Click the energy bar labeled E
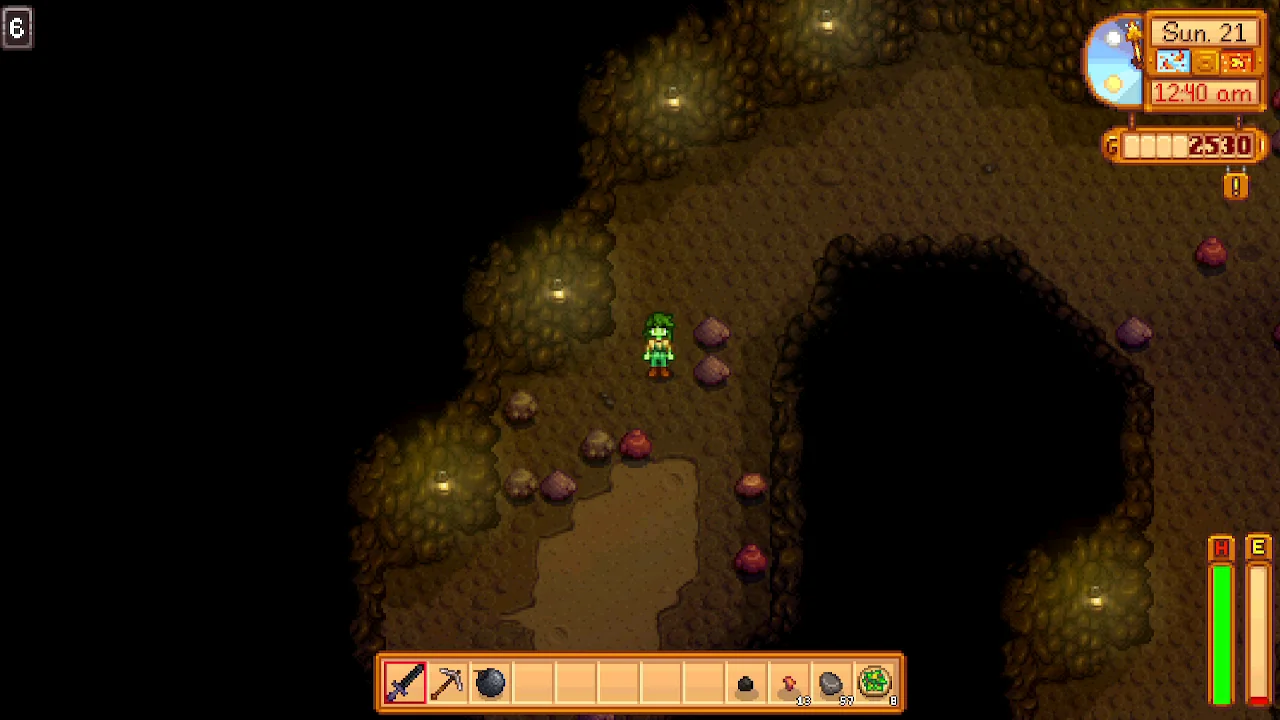Viewport: 1280px width, 720px height. [x=1258, y=630]
